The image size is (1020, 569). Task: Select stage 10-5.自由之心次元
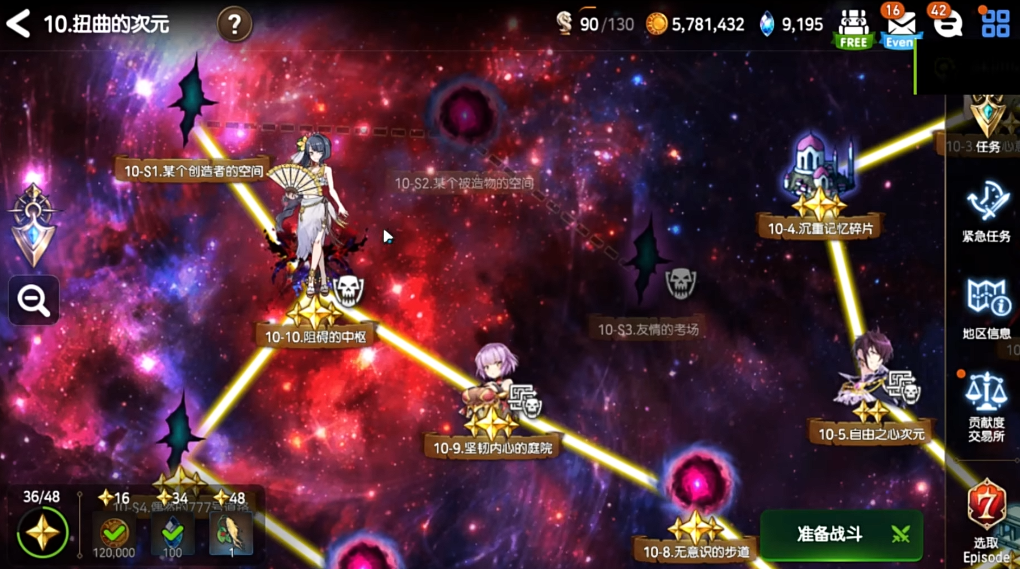click(x=872, y=433)
